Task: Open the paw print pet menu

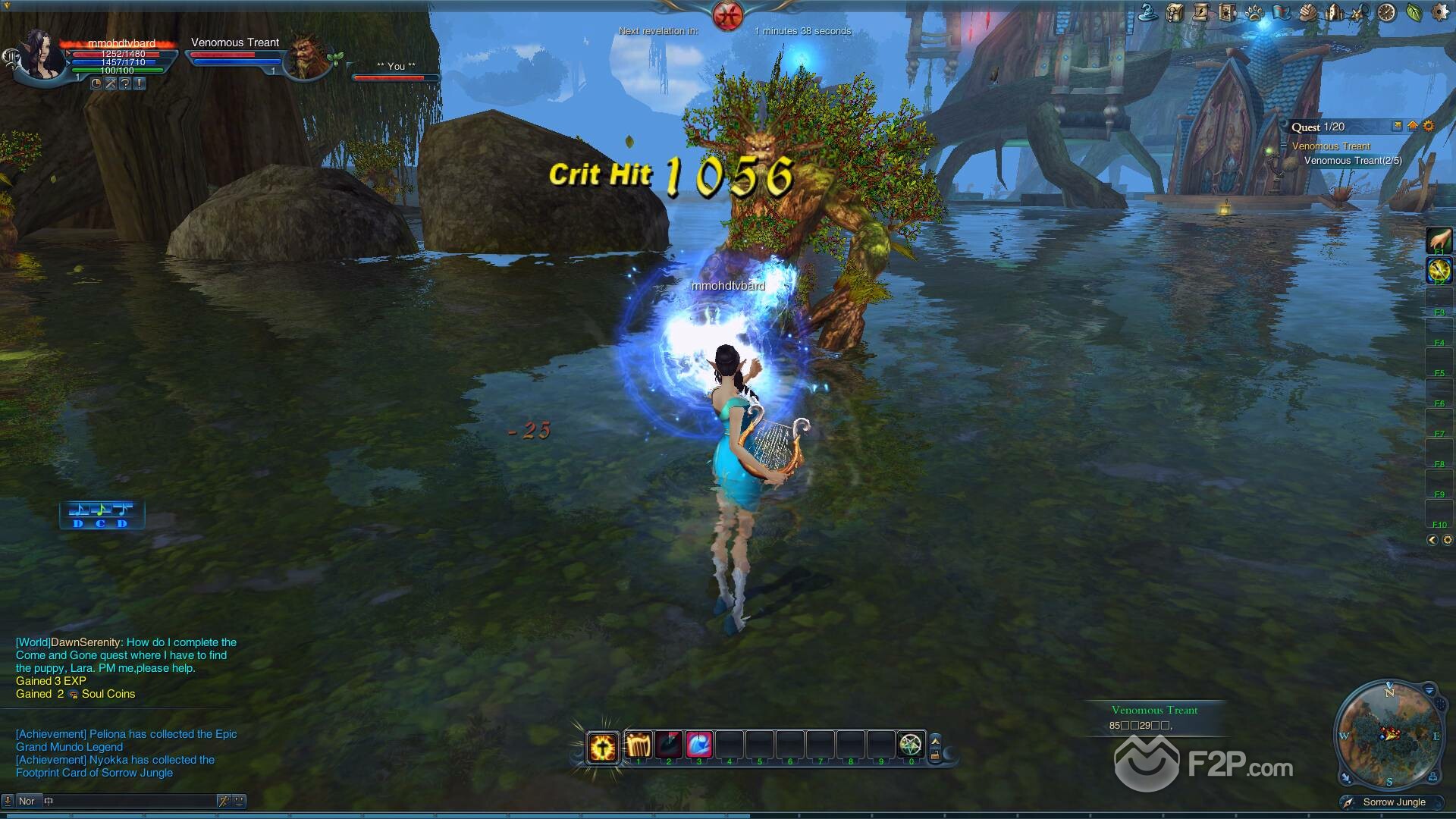Action: 1254,12
